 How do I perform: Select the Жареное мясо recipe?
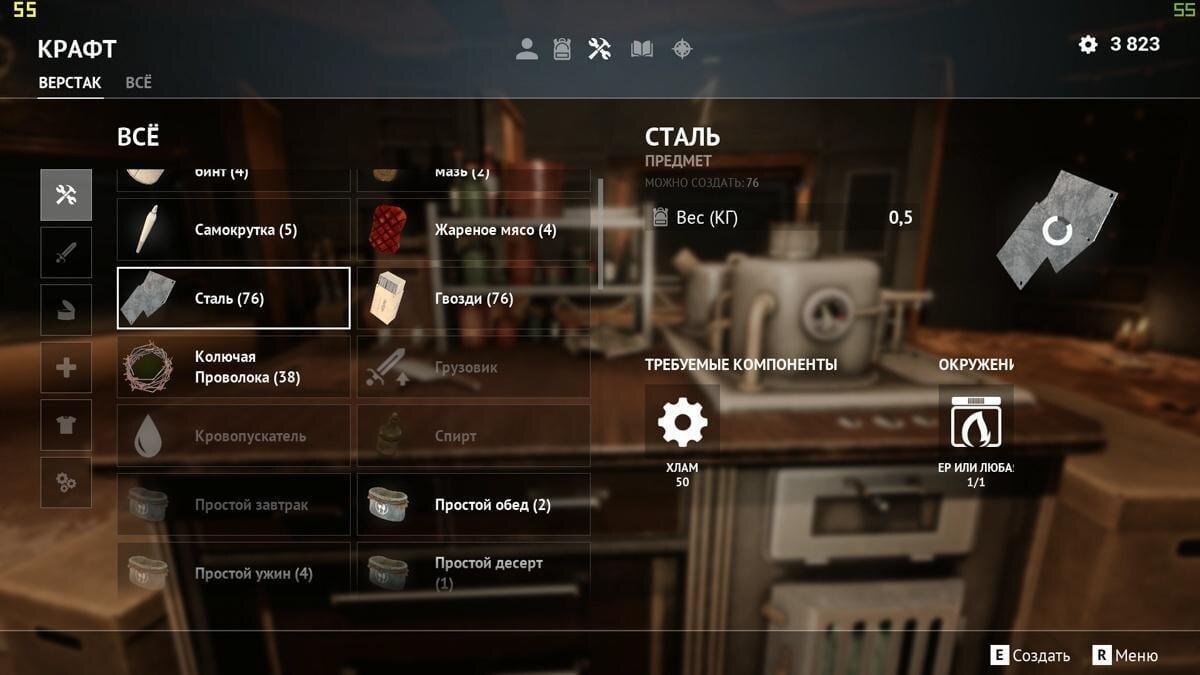click(473, 230)
